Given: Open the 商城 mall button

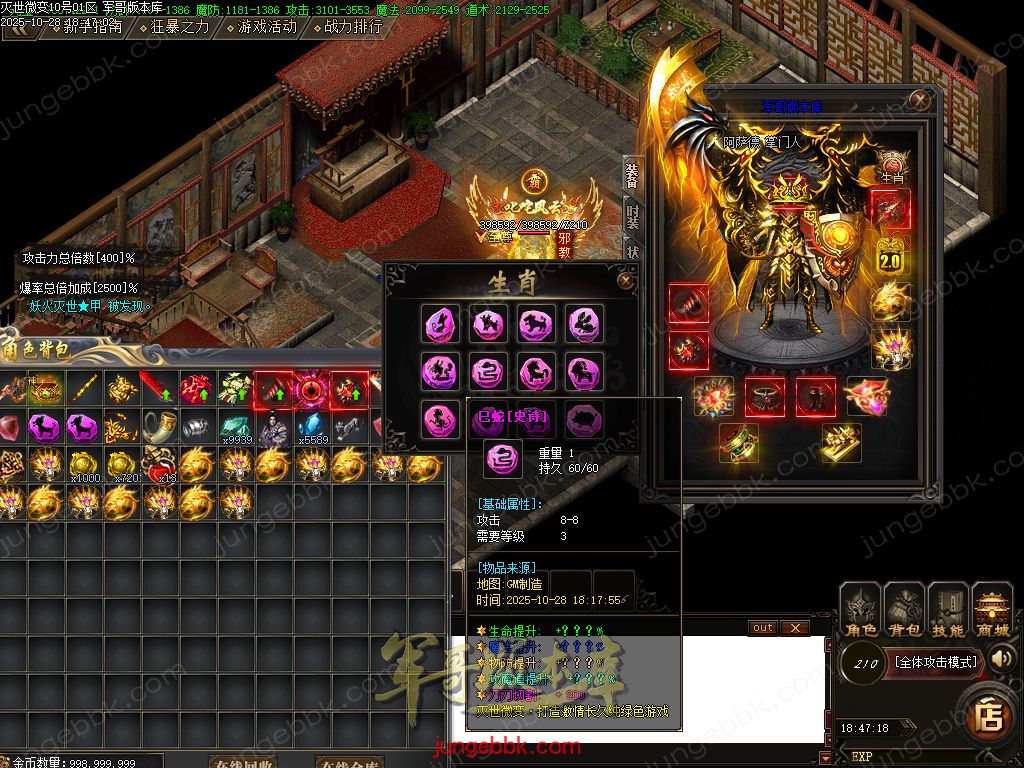Looking at the screenshot, I should (x=992, y=610).
